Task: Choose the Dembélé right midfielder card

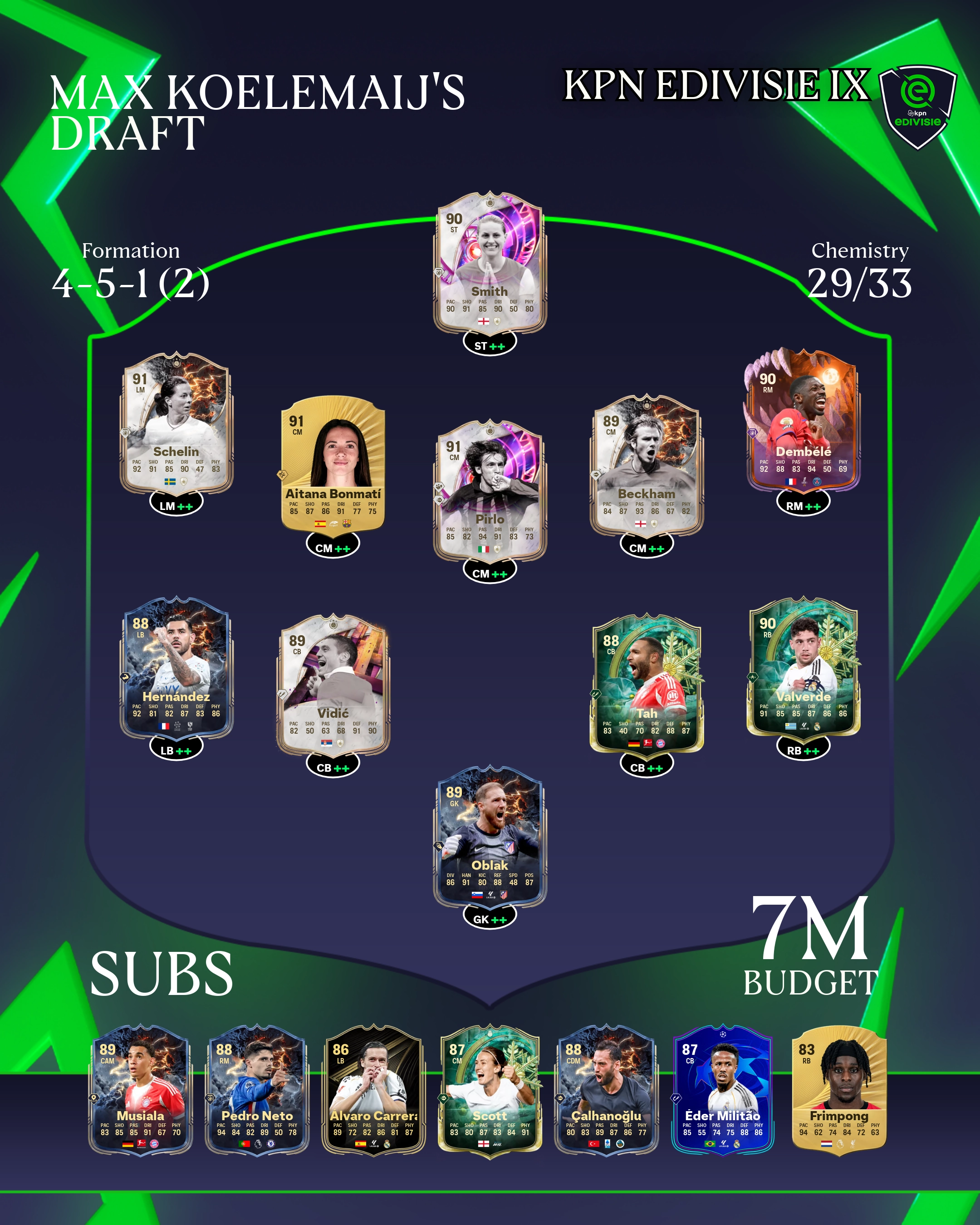Action: click(803, 421)
